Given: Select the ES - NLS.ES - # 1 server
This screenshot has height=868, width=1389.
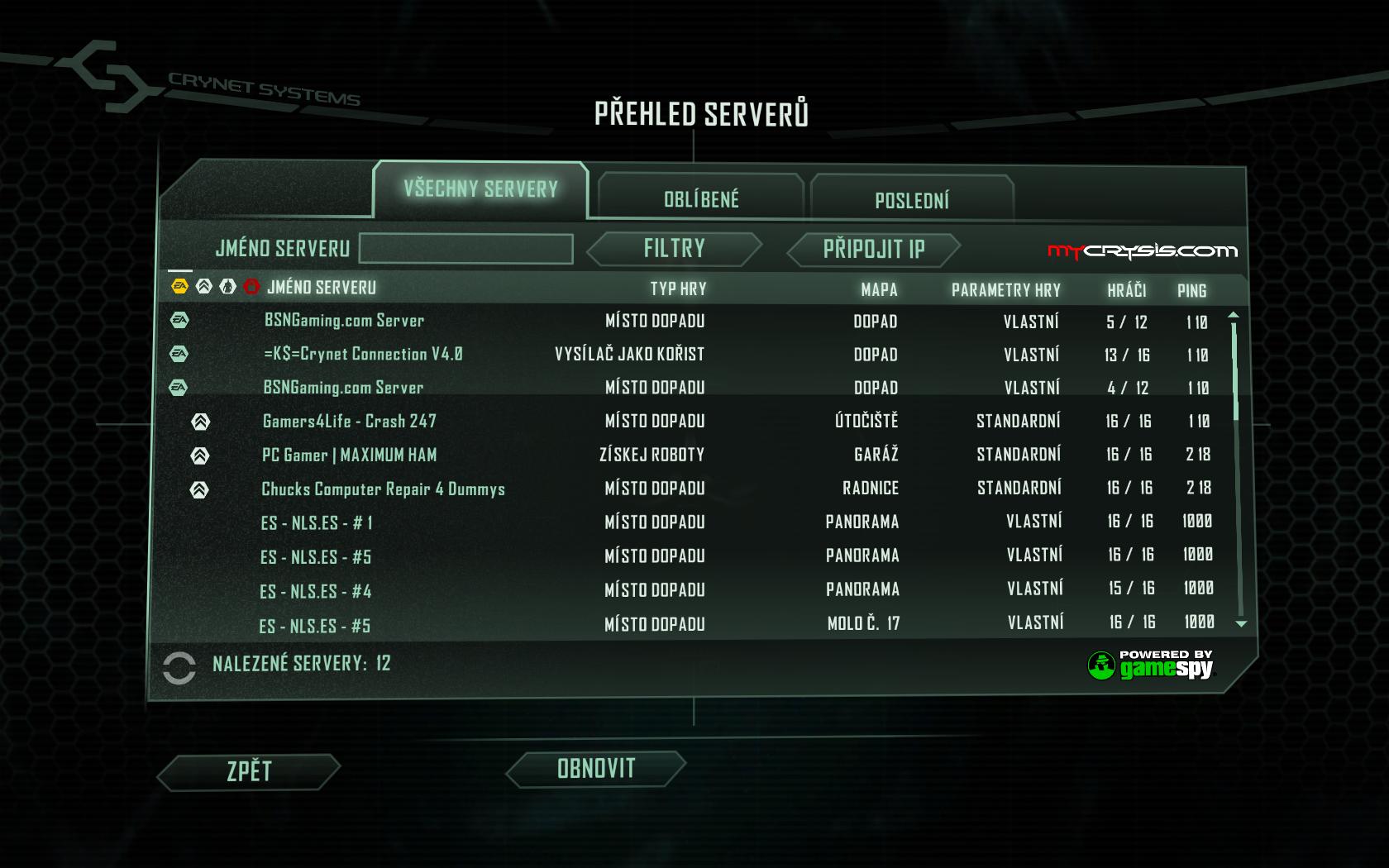Looking at the screenshot, I should click(317, 522).
